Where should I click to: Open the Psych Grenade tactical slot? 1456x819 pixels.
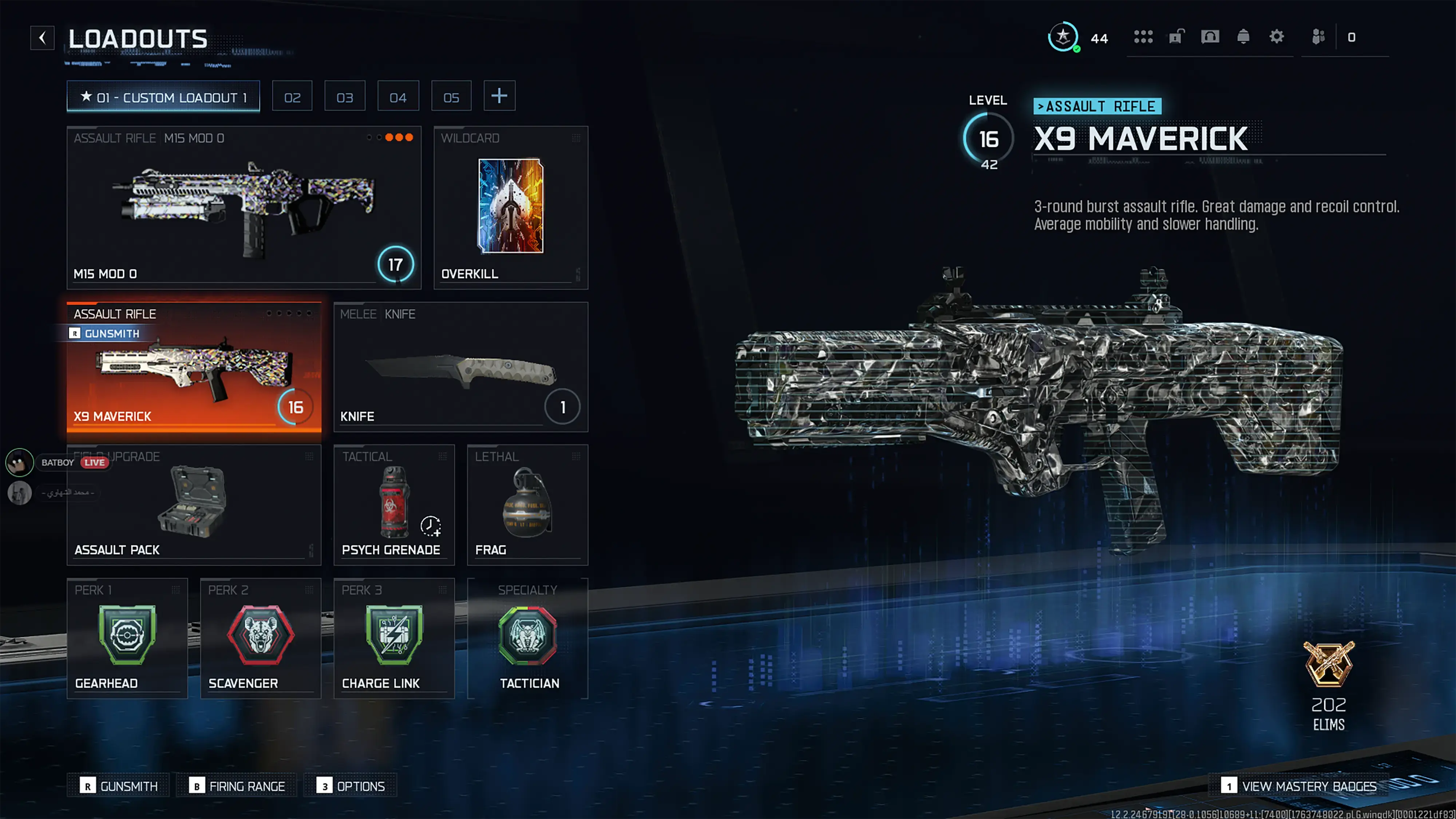[393, 503]
